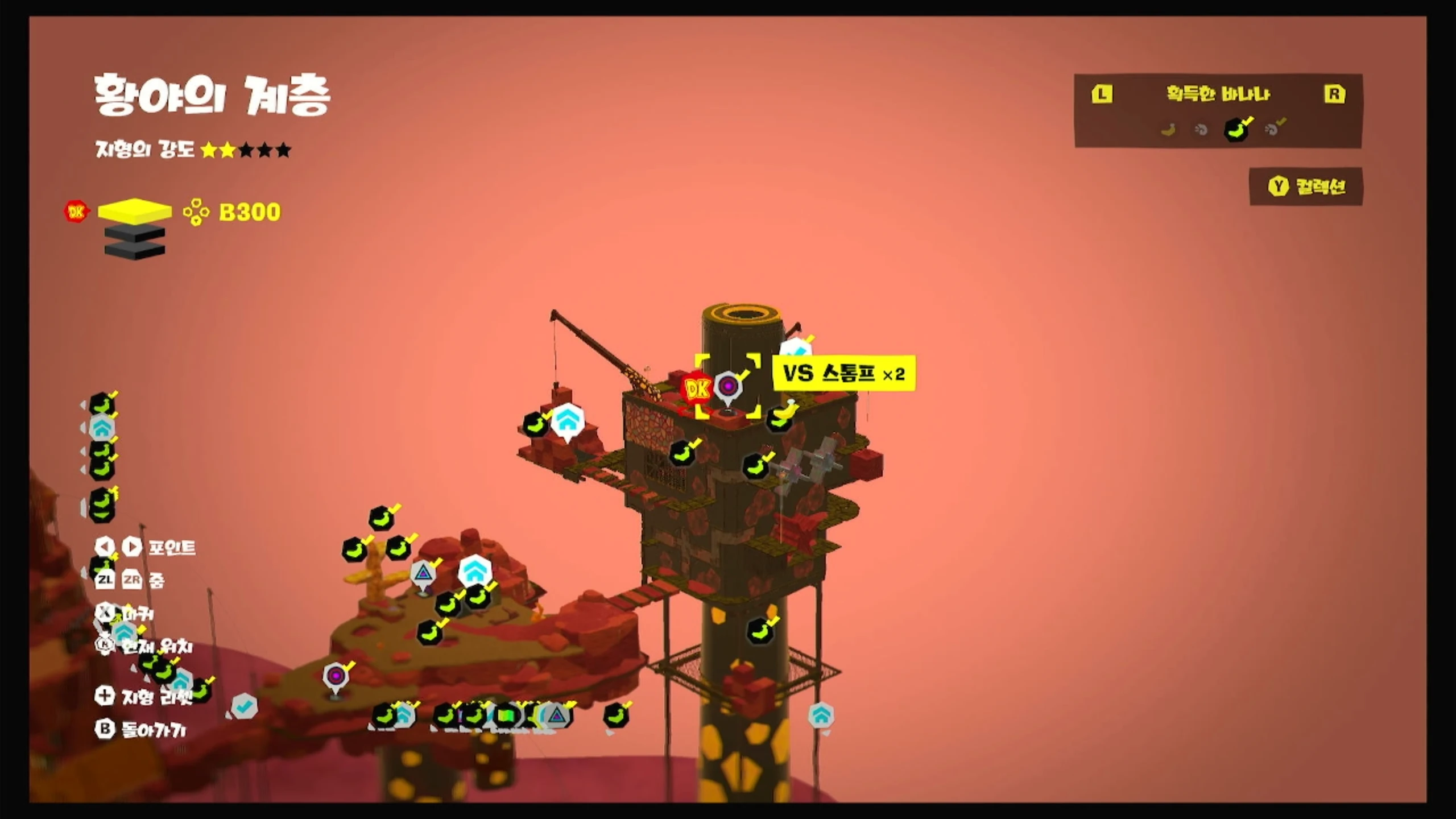1456x819 pixels.
Task: Click the red DK current-location marker
Action: pyautogui.click(x=697, y=388)
